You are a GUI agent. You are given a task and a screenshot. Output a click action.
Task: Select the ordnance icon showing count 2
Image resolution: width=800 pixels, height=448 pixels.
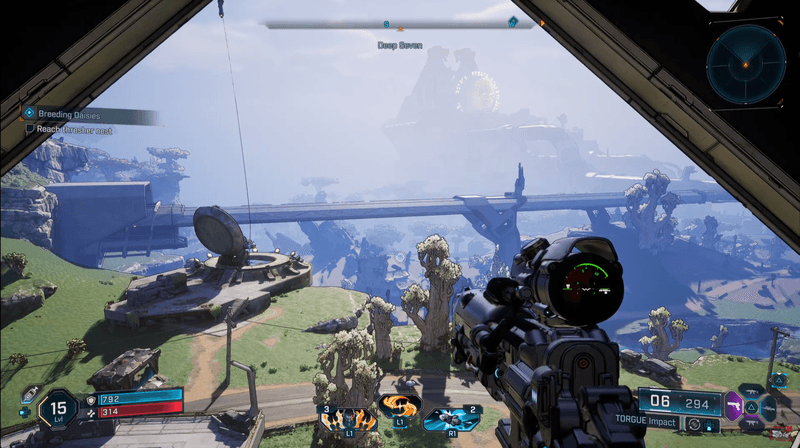pos(452,416)
